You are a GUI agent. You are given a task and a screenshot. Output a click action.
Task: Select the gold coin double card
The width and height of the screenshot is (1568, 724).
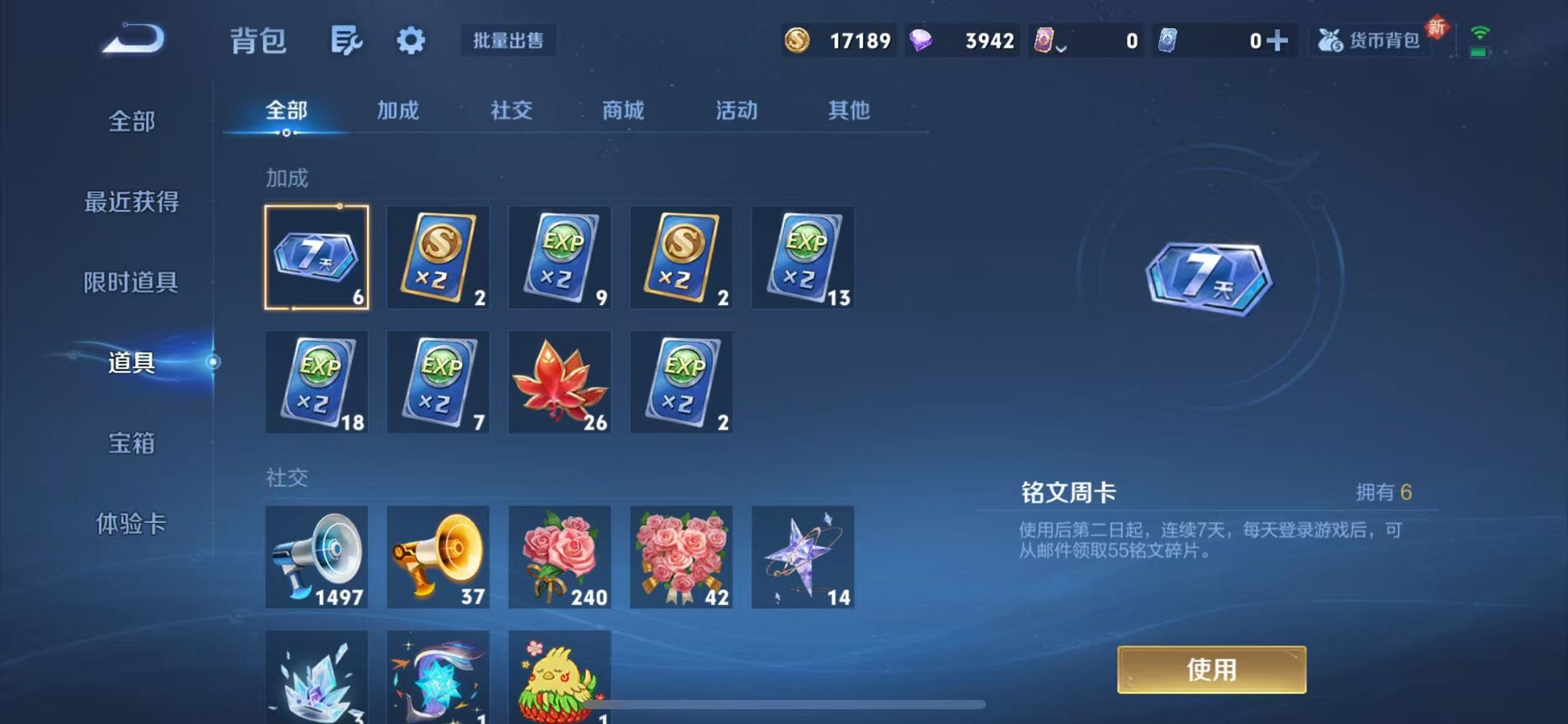point(438,258)
